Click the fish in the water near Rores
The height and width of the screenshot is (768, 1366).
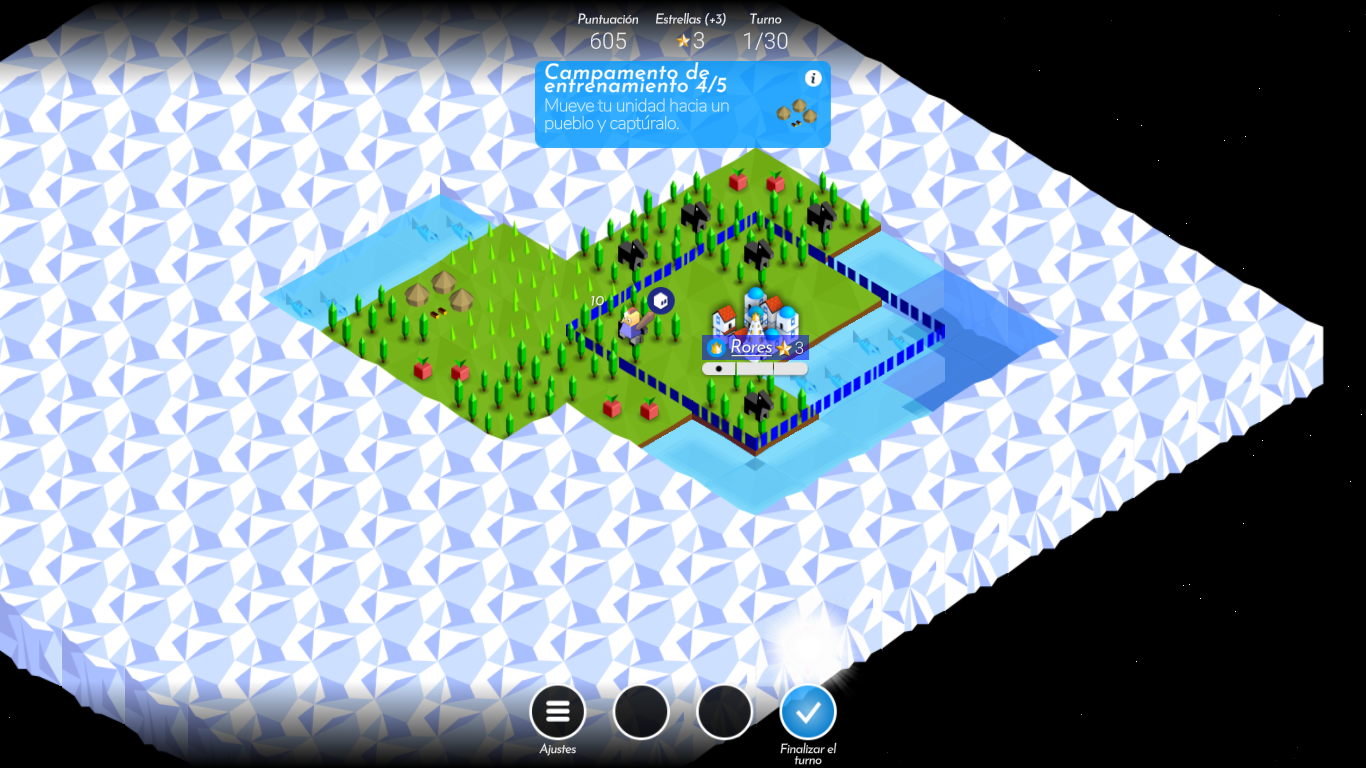(x=866, y=344)
